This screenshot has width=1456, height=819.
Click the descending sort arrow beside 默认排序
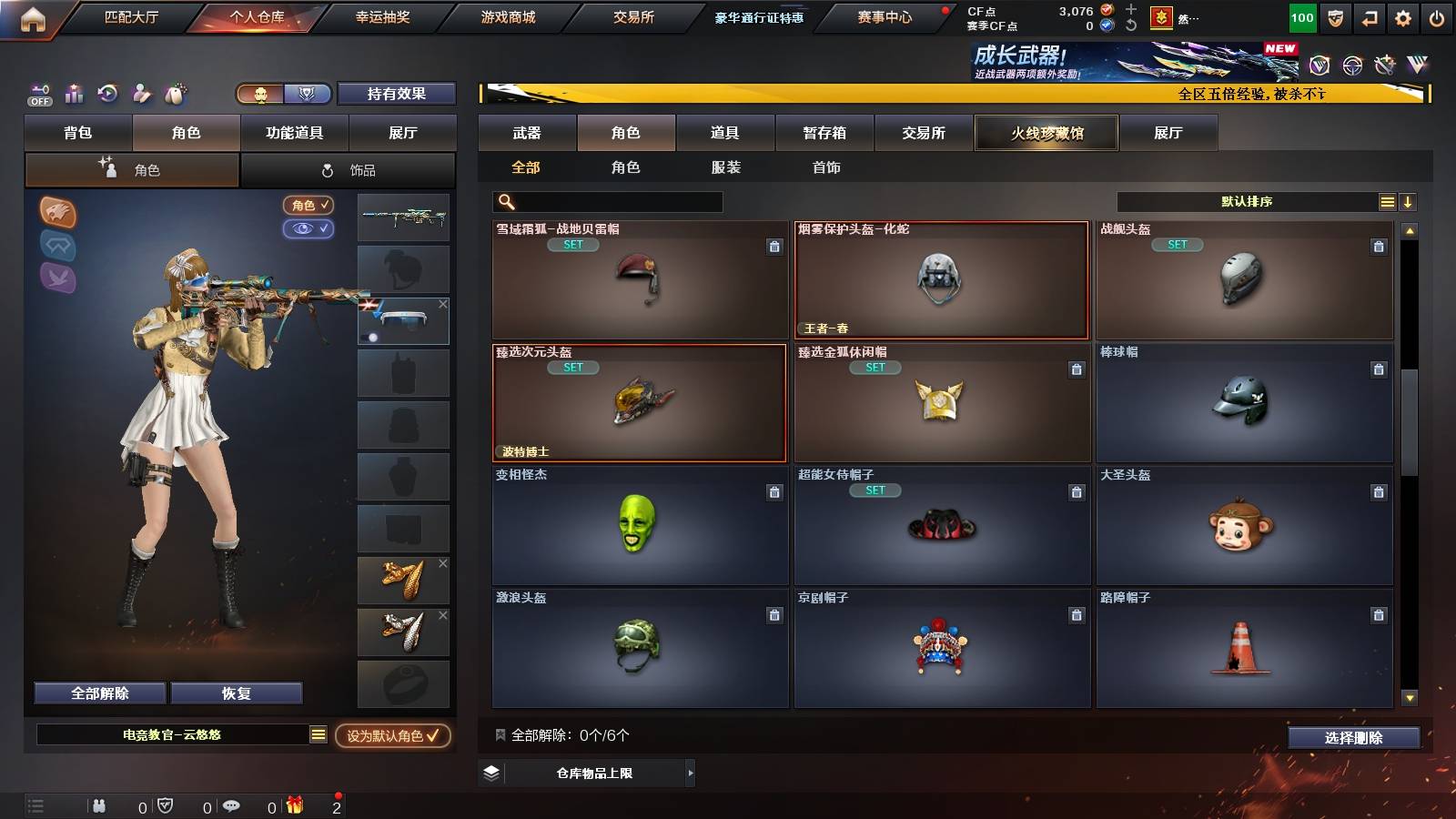1408,201
